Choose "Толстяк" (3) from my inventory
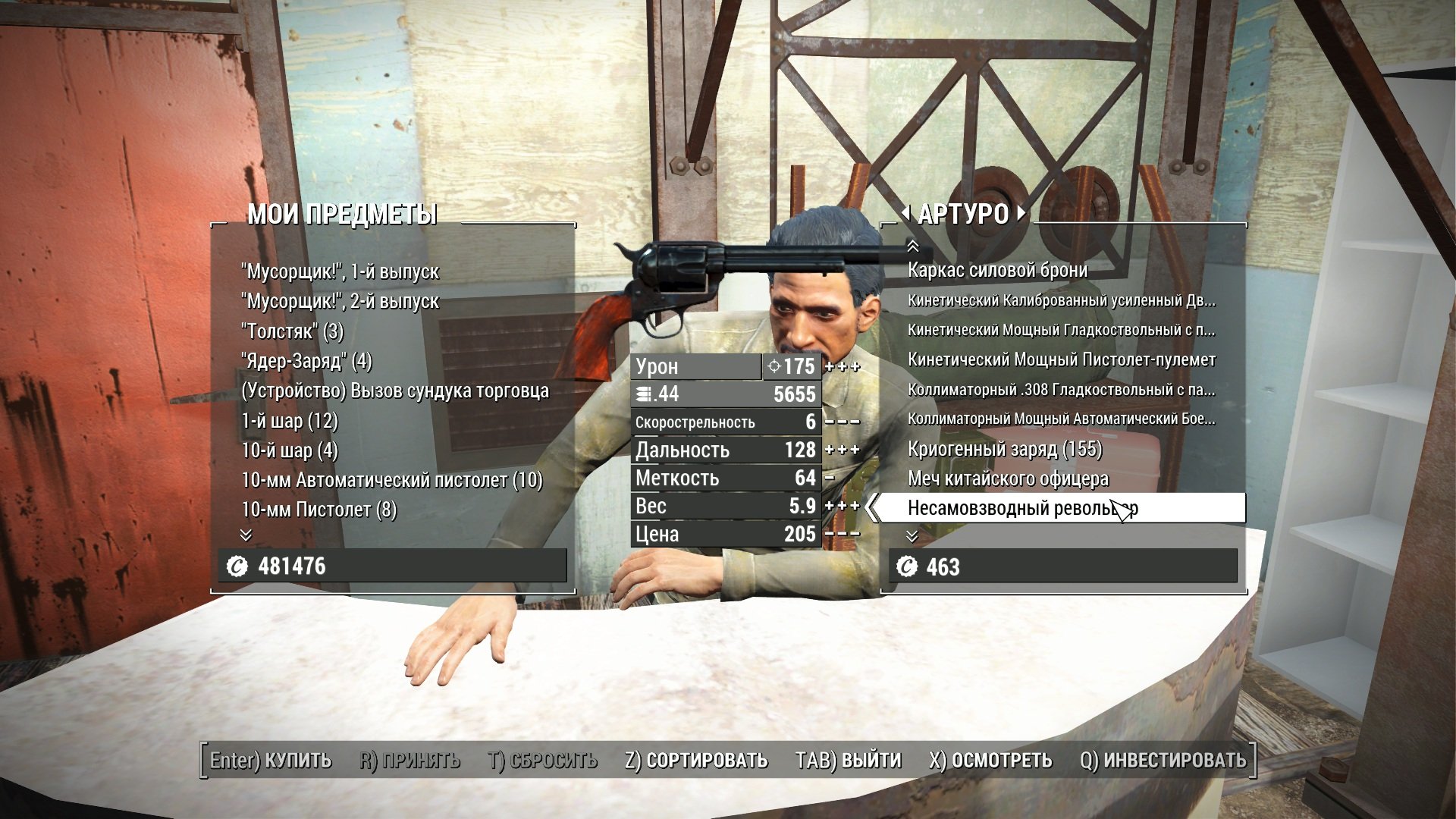The image size is (1456, 819). click(x=292, y=331)
